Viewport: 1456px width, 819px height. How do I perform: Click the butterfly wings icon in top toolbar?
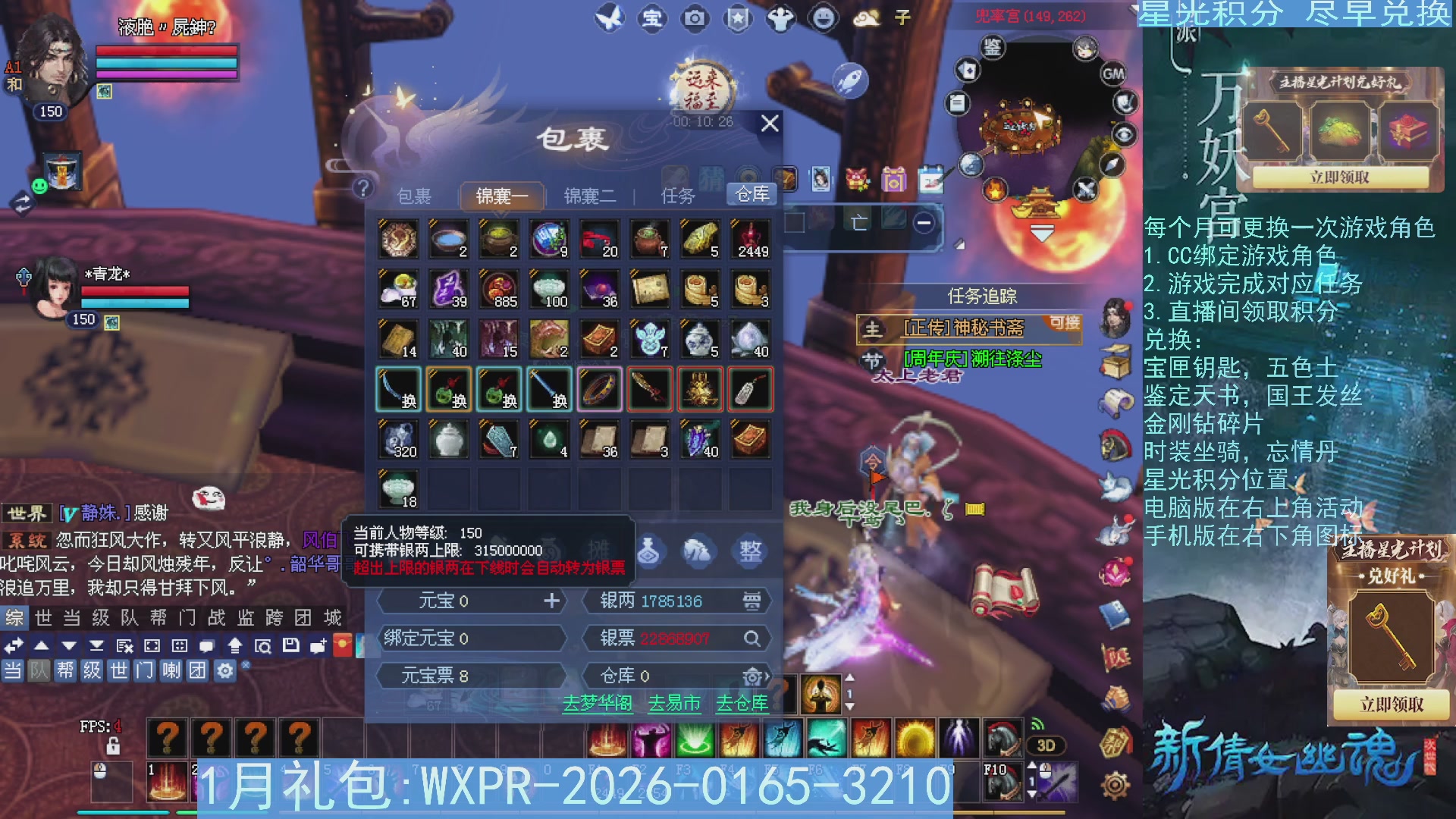(610, 18)
